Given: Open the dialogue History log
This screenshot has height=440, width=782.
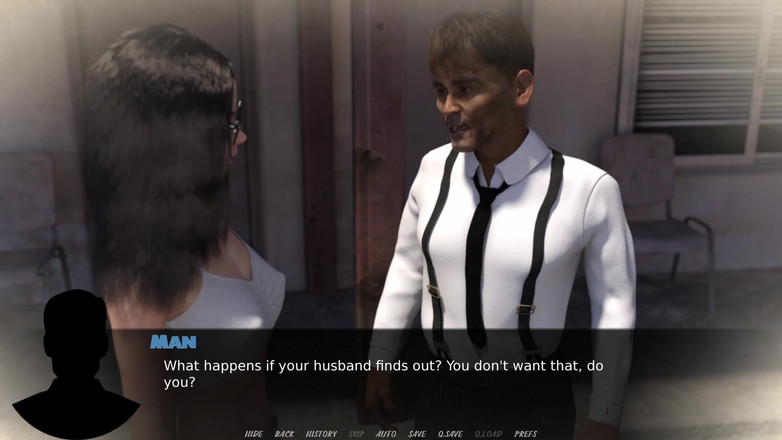Looking at the screenshot, I should 321,434.
